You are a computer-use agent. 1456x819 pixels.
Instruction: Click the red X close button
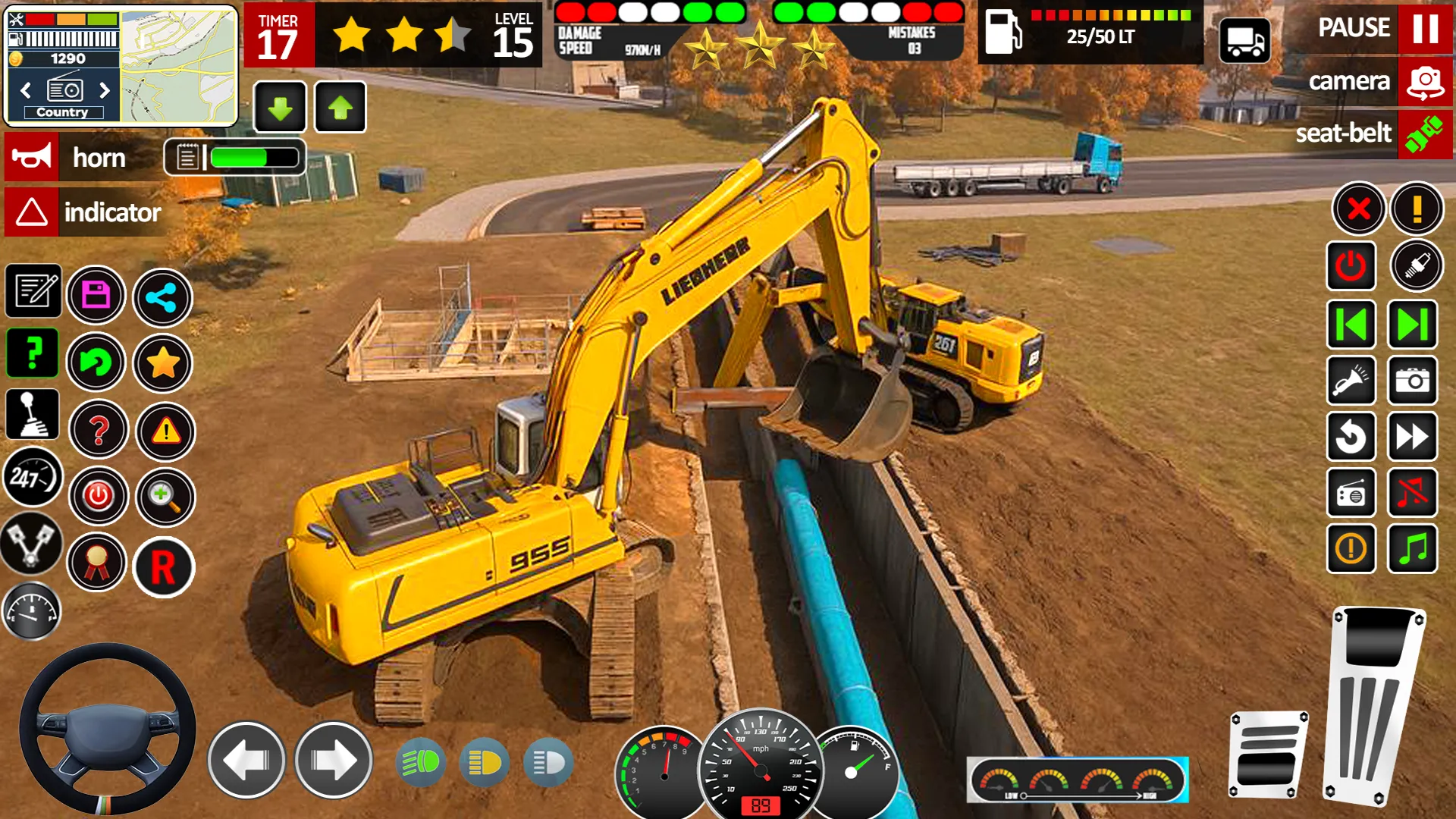[x=1358, y=209]
